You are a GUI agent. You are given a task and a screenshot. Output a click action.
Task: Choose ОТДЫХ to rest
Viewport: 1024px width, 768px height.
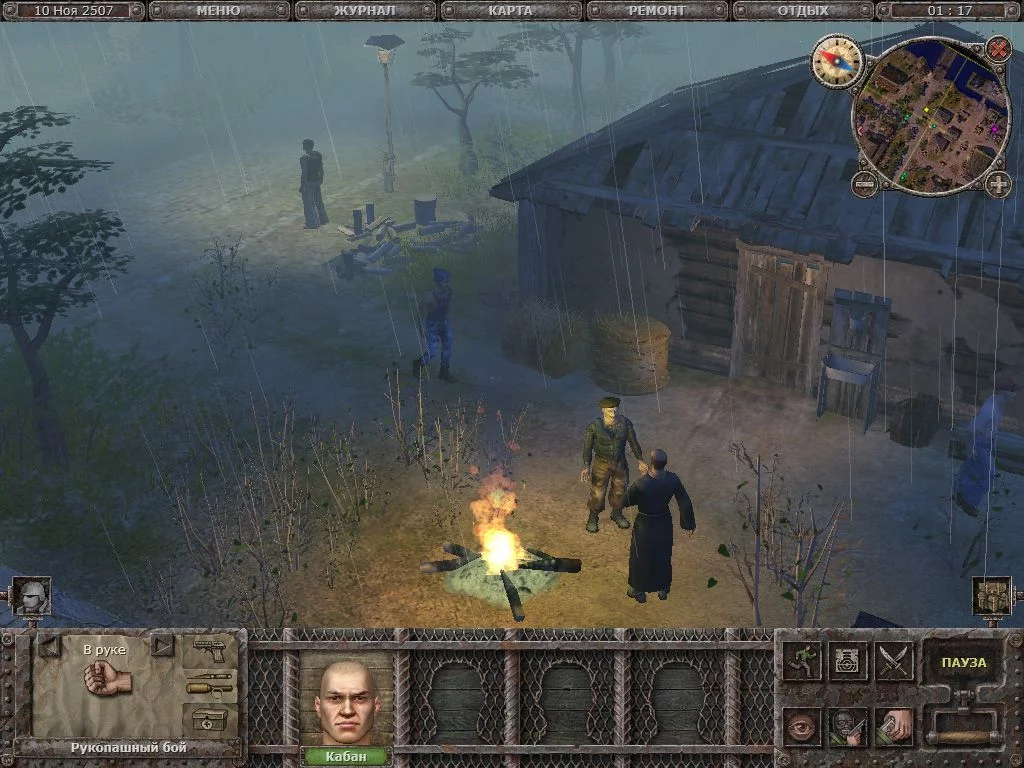(803, 11)
